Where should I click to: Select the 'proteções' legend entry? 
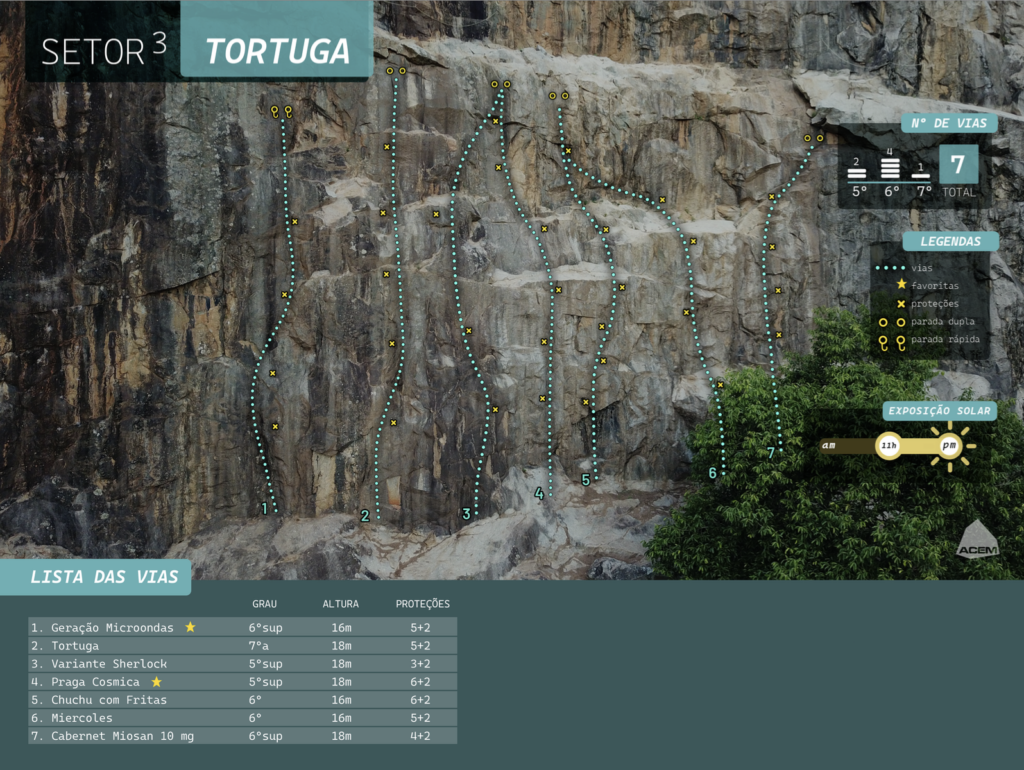click(934, 304)
